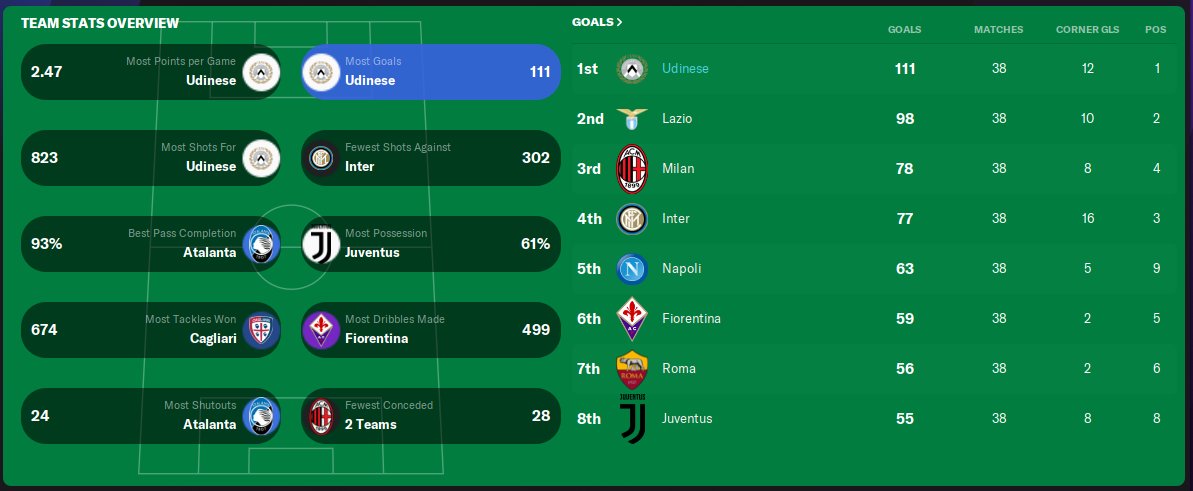Select the Most Possession card
The height and width of the screenshot is (491, 1193).
click(x=430, y=244)
